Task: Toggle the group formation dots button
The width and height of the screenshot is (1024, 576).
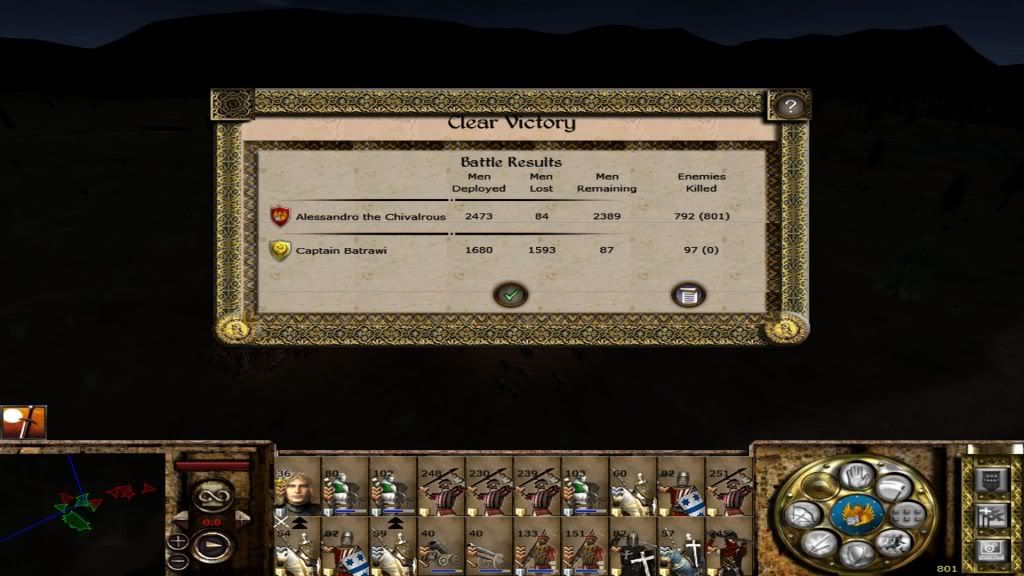Action: point(908,516)
